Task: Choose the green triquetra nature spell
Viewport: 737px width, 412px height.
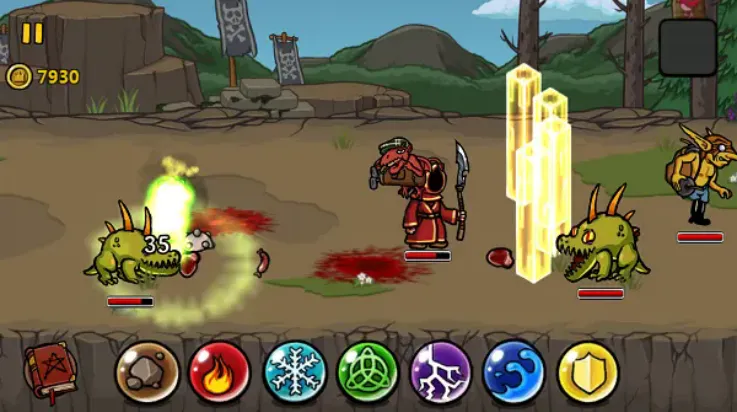Action: (367, 372)
